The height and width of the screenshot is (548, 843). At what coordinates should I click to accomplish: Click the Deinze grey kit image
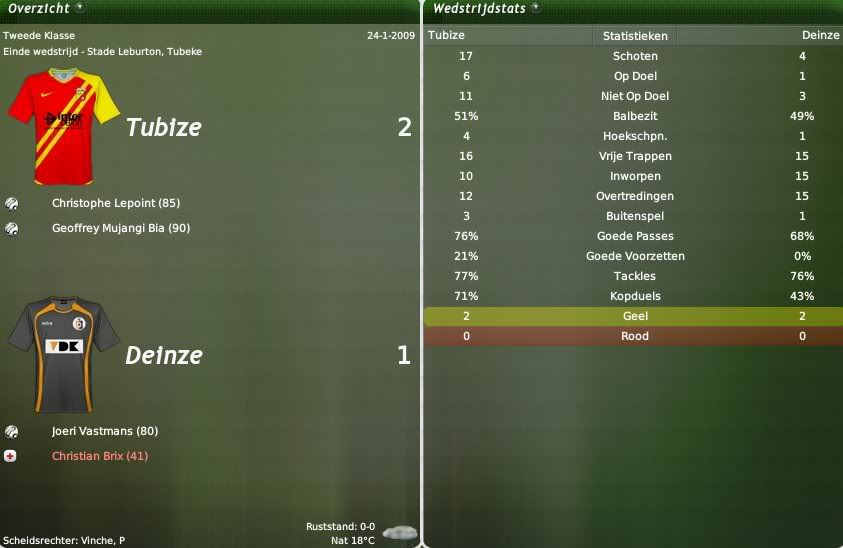[x=63, y=355]
